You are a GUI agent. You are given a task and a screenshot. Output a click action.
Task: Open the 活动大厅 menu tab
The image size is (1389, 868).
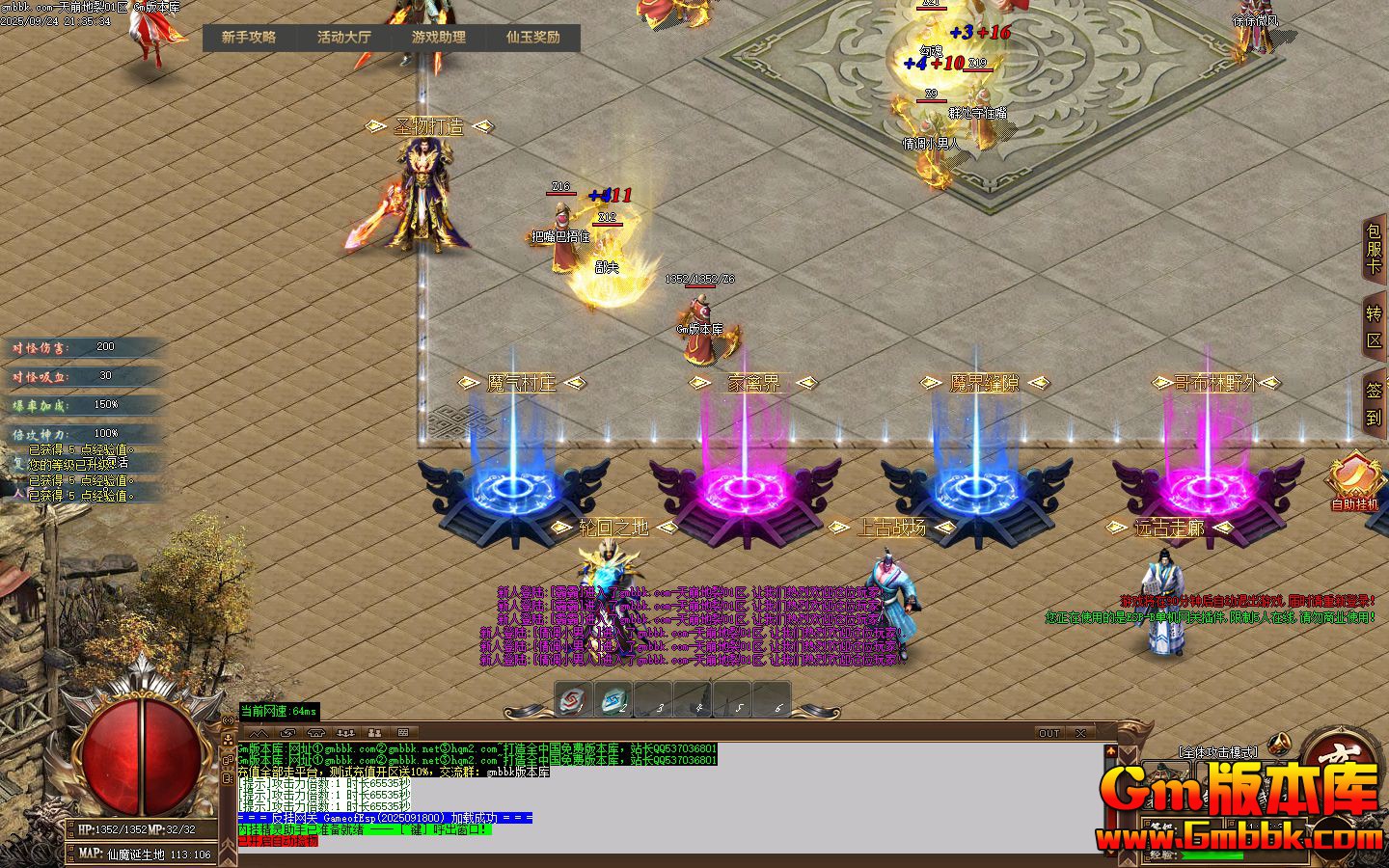(x=342, y=39)
